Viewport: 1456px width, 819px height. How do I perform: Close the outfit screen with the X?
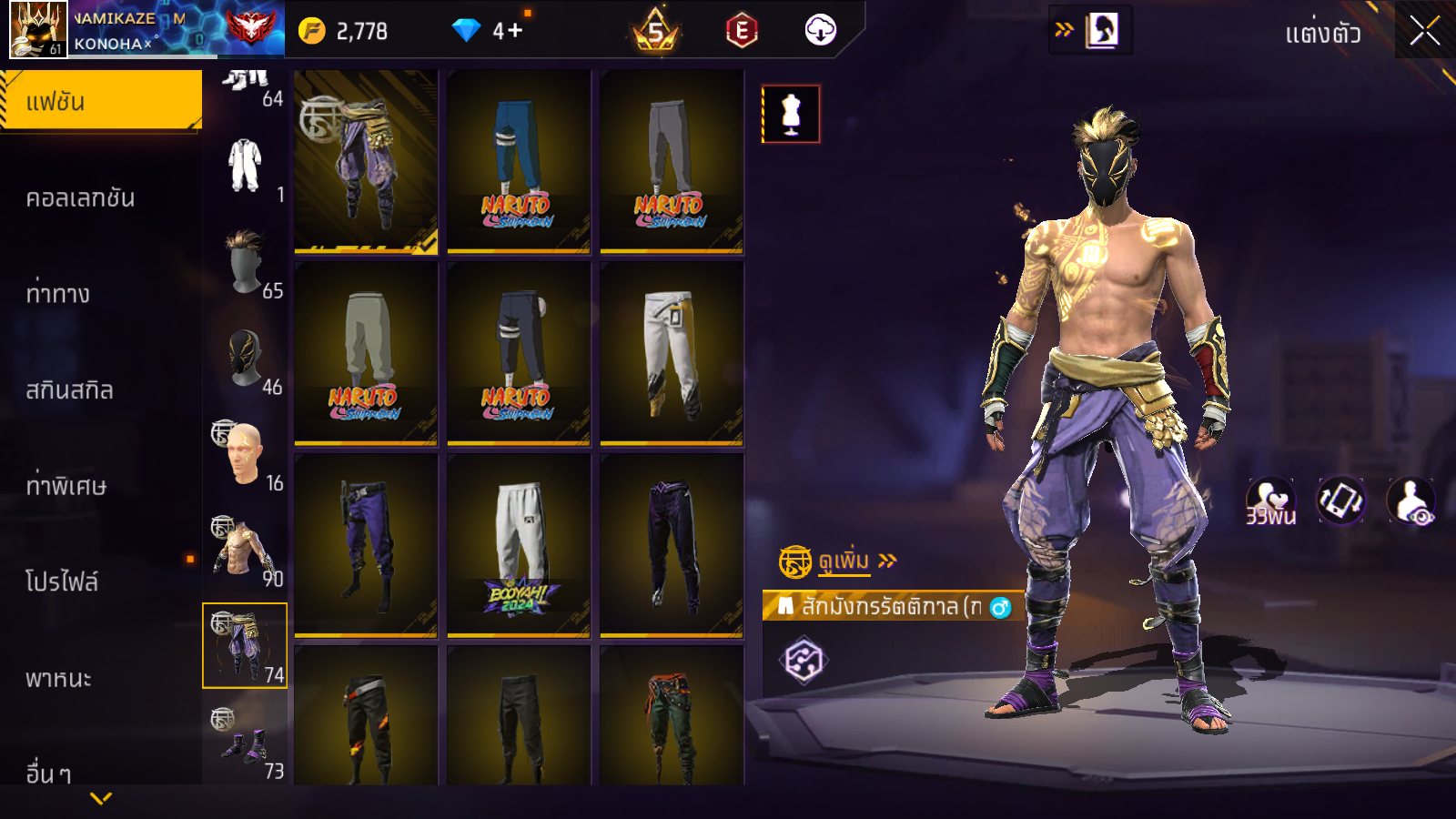coord(1424,31)
